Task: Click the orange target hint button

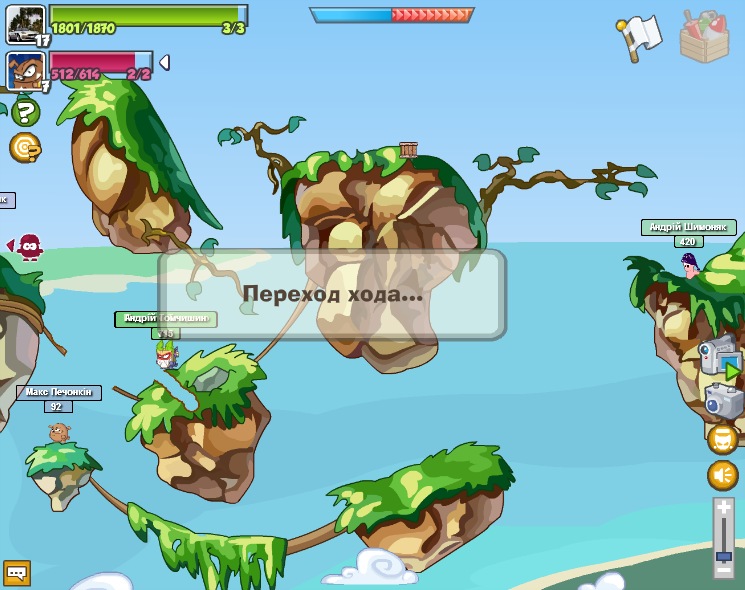Action: 25,148
